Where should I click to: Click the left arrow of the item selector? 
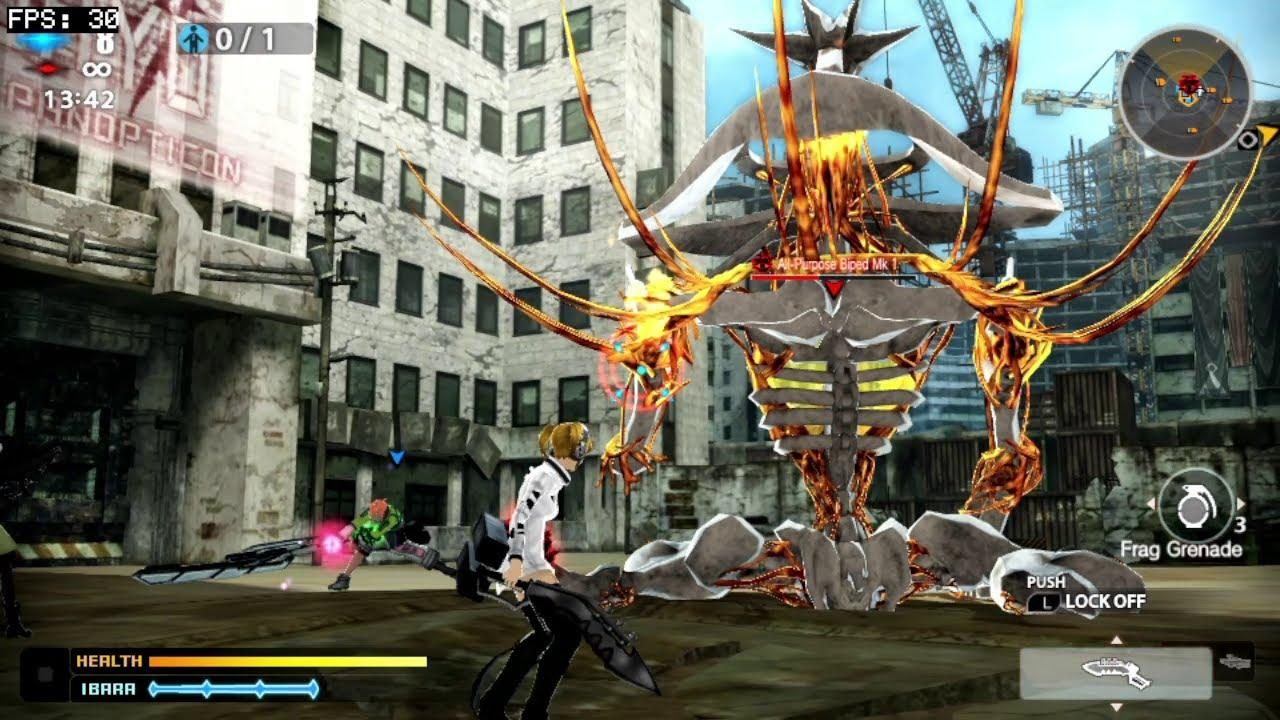(x=1152, y=501)
